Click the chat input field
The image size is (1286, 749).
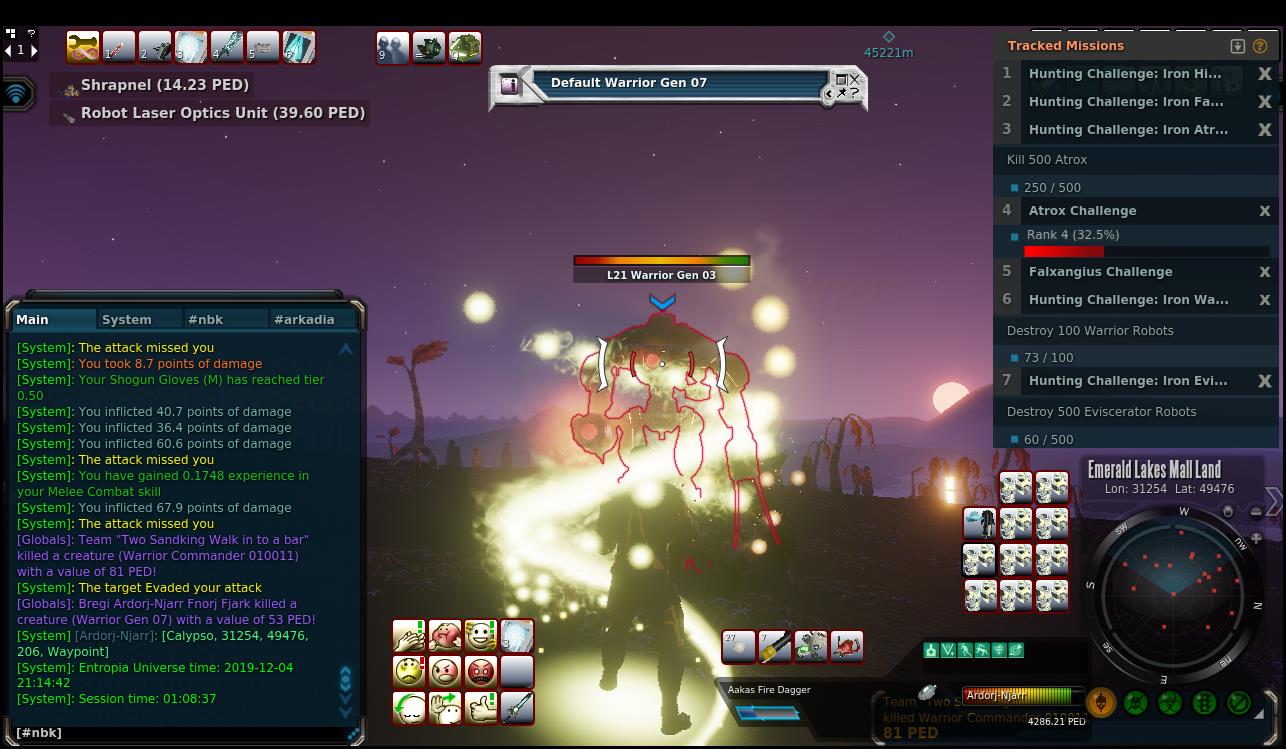tap(180, 733)
